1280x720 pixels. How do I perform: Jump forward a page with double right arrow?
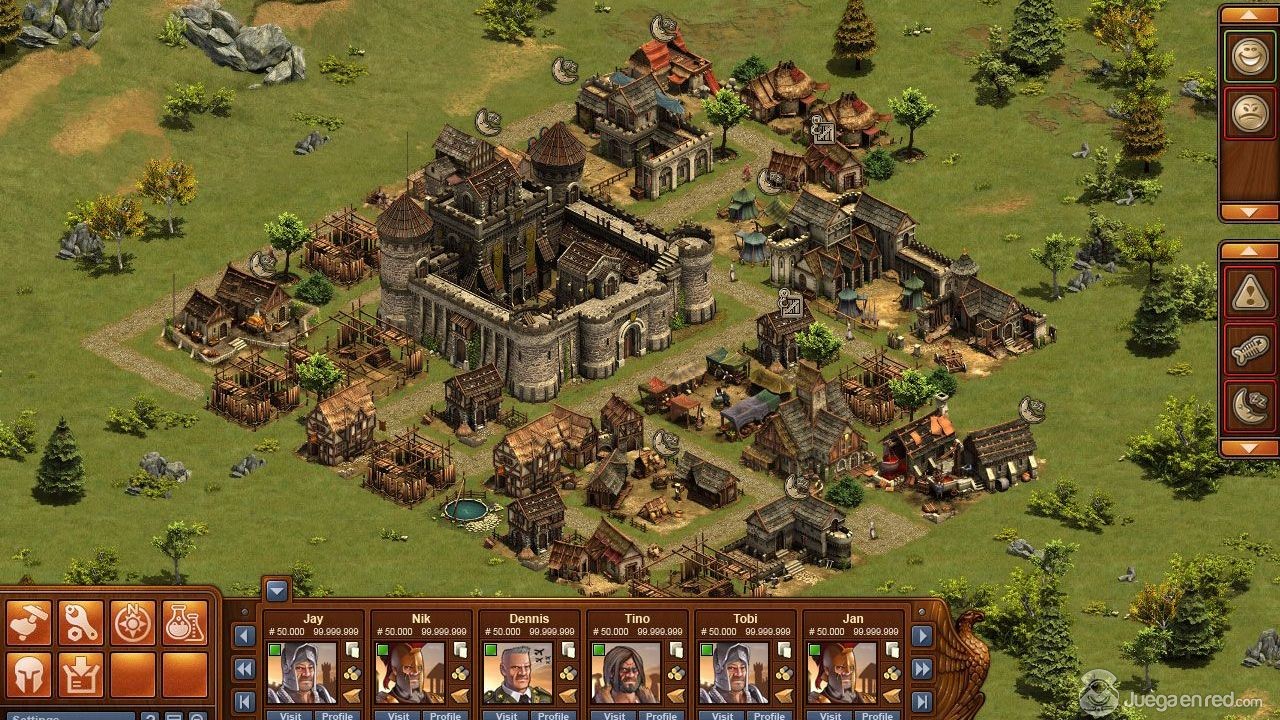tap(922, 669)
